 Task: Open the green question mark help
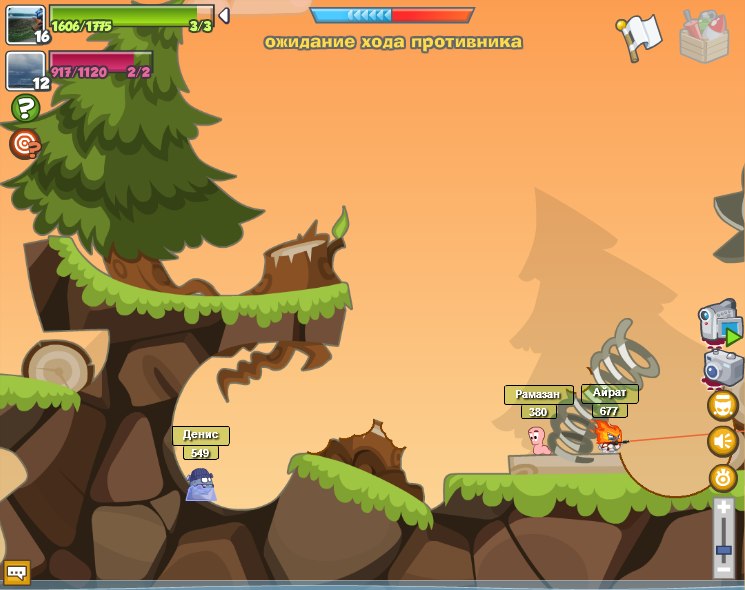coord(25,108)
